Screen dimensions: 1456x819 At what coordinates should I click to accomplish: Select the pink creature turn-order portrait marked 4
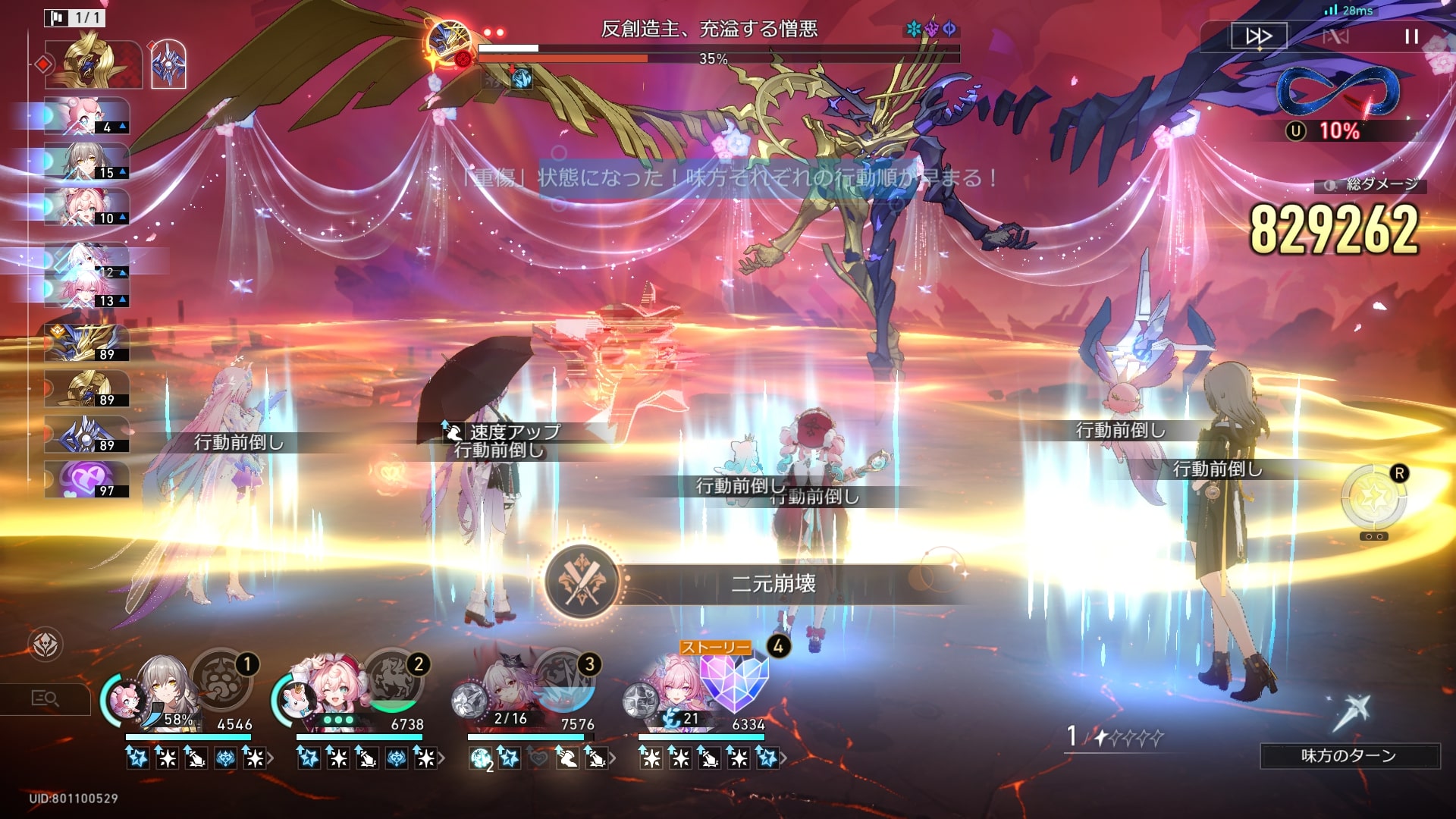tap(86, 116)
